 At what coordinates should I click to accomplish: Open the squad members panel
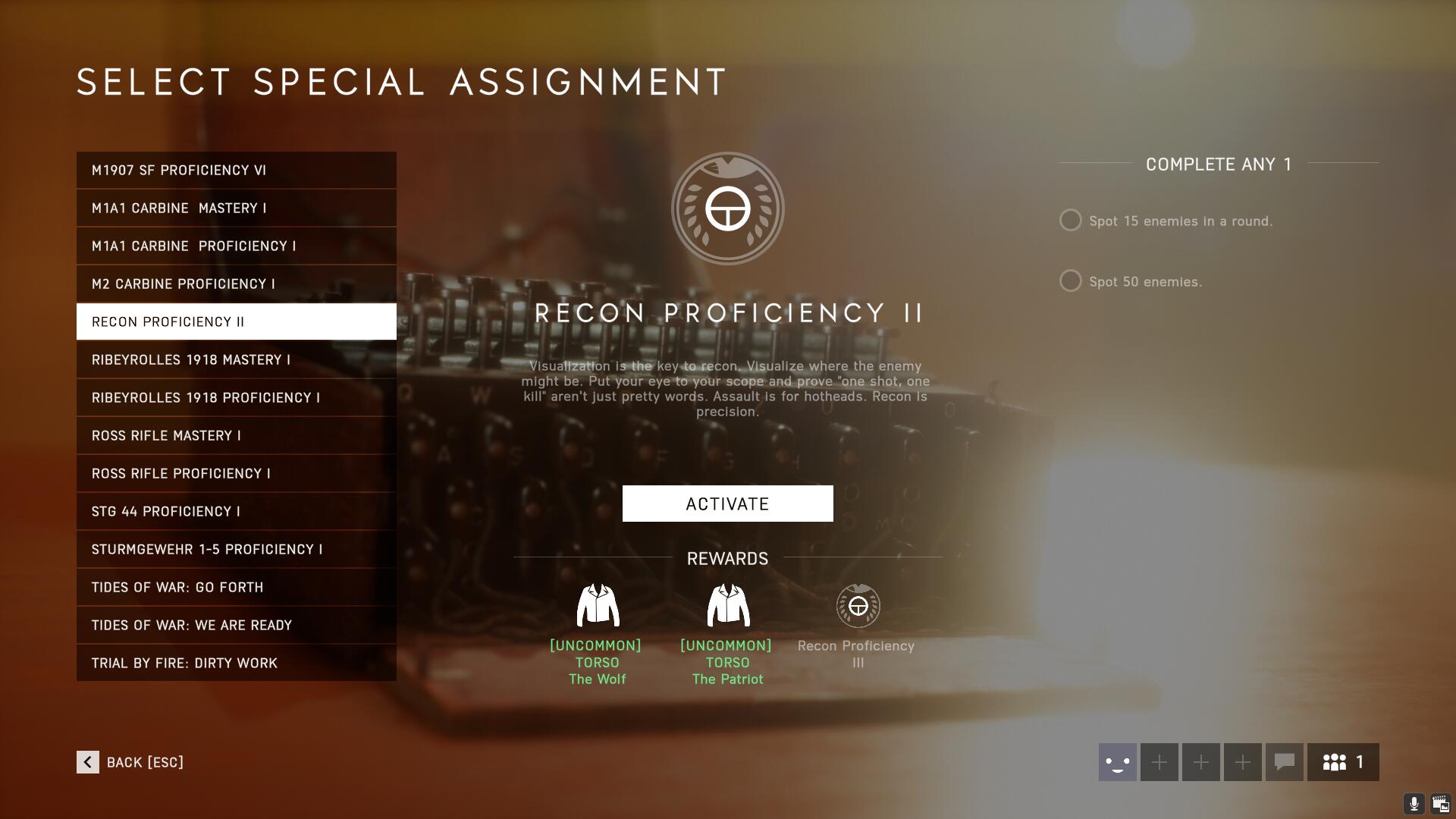1343,762
